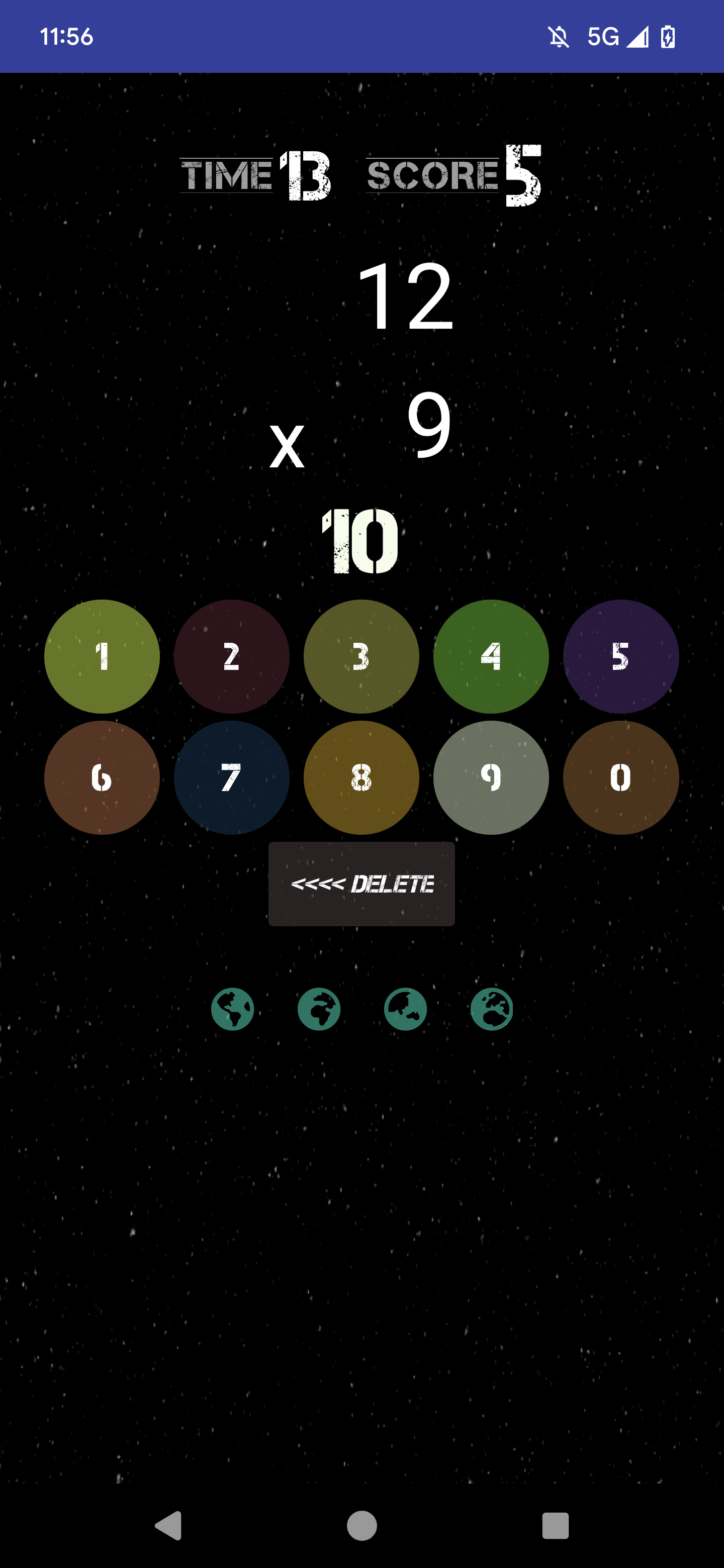This screenshot has height=1568, width=724.
Task: Tap the purple 5 circle
Action: pos(621,656)
